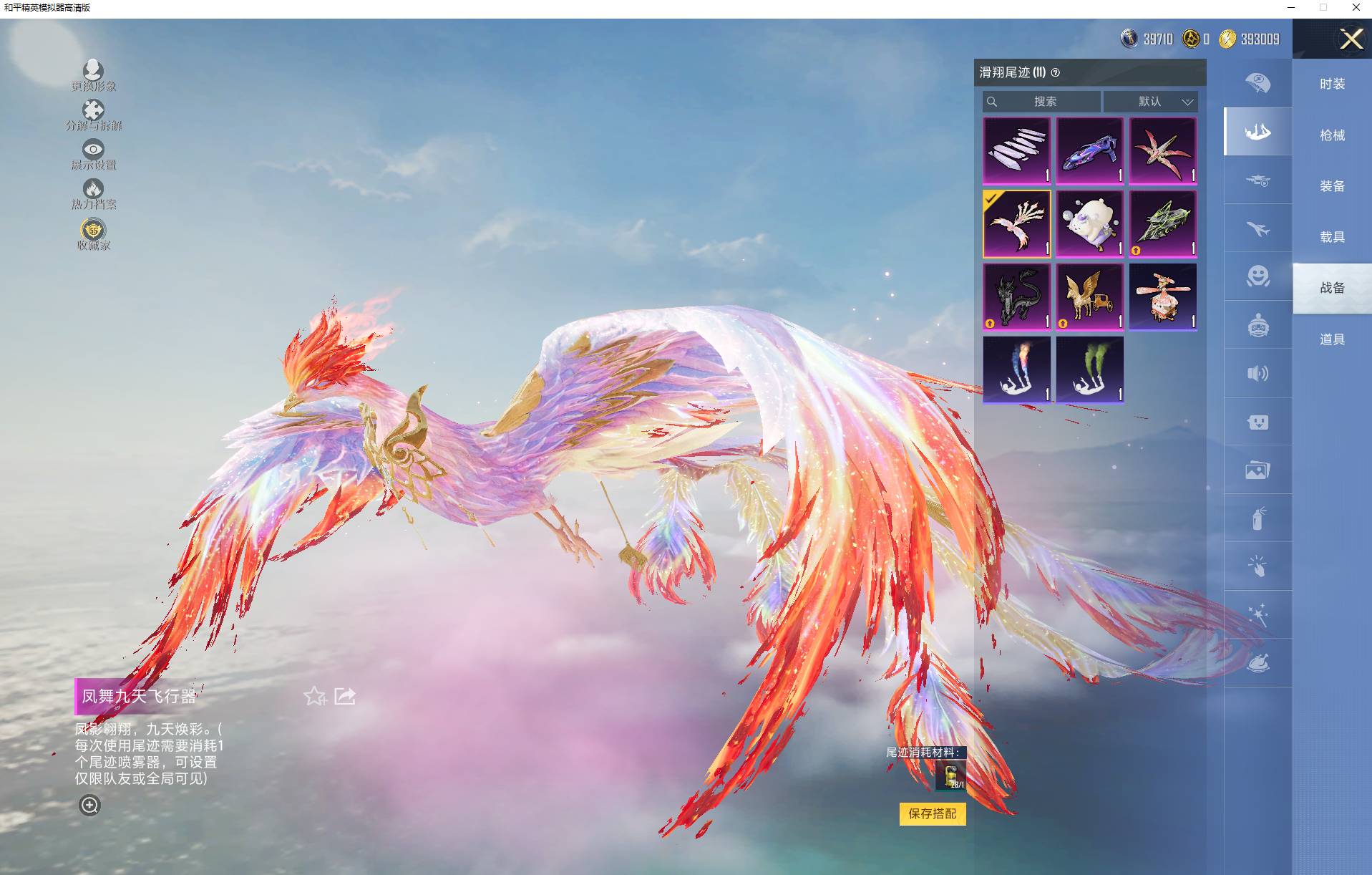Click the 保存搭配 save button

[x=932, y=813]
